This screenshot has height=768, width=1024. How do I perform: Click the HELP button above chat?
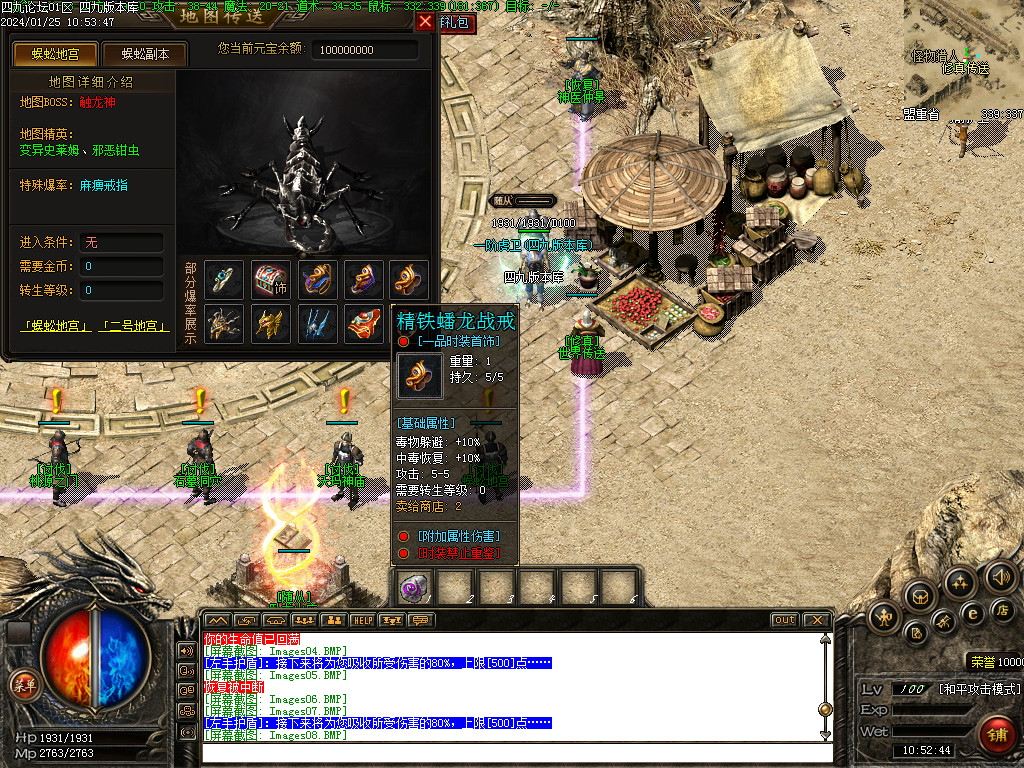[362, 620]
